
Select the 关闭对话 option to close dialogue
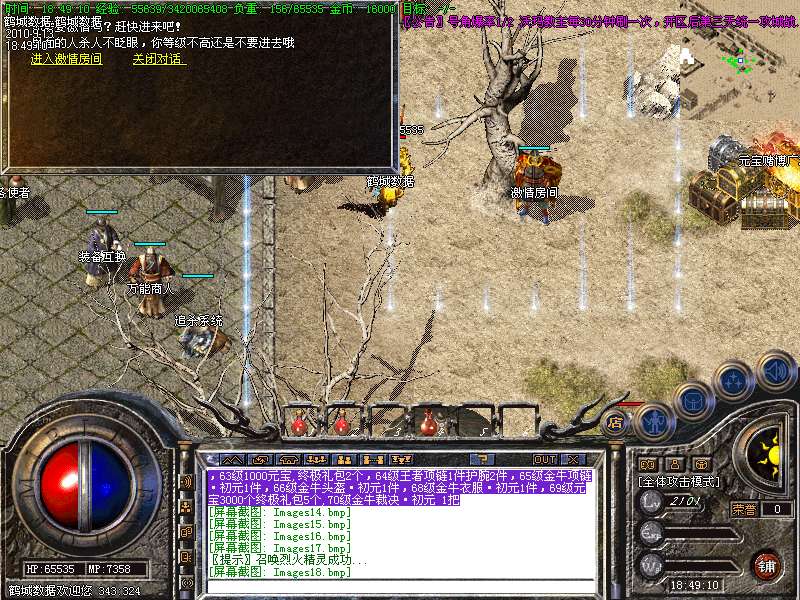click(158, 59)
